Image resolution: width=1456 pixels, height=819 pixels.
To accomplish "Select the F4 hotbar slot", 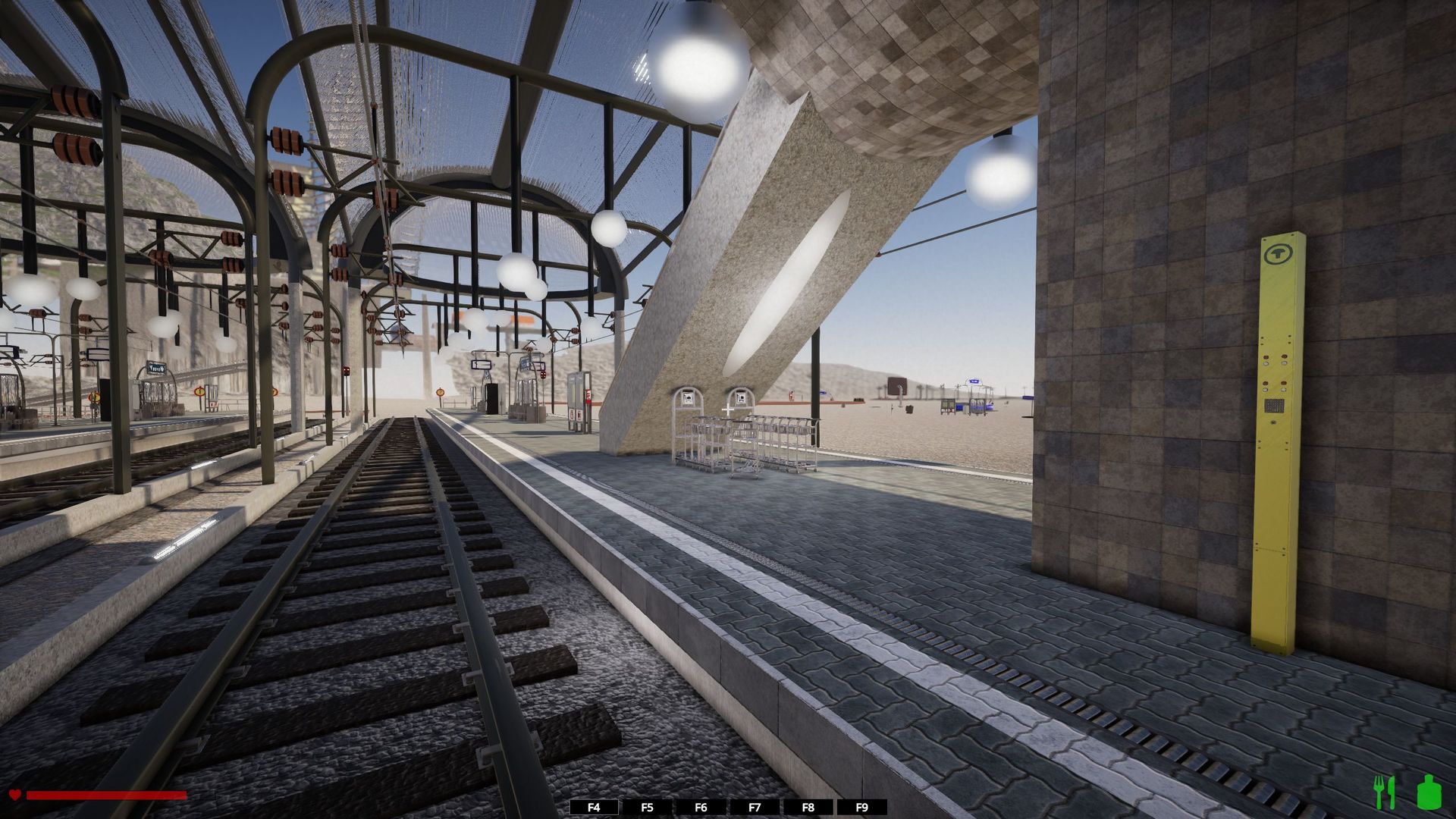I will point(594,808).
